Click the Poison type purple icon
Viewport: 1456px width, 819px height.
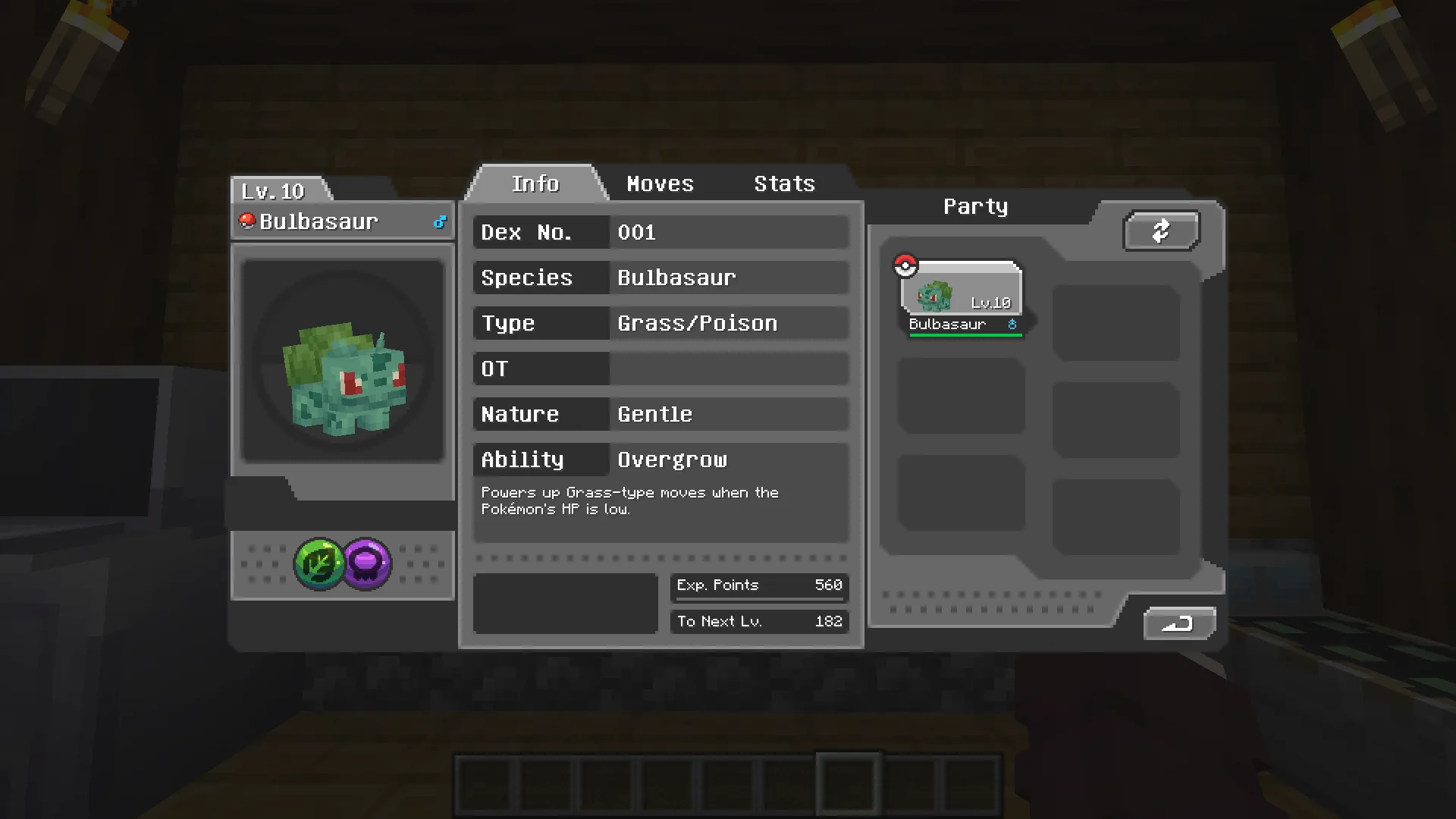[367, 563]
